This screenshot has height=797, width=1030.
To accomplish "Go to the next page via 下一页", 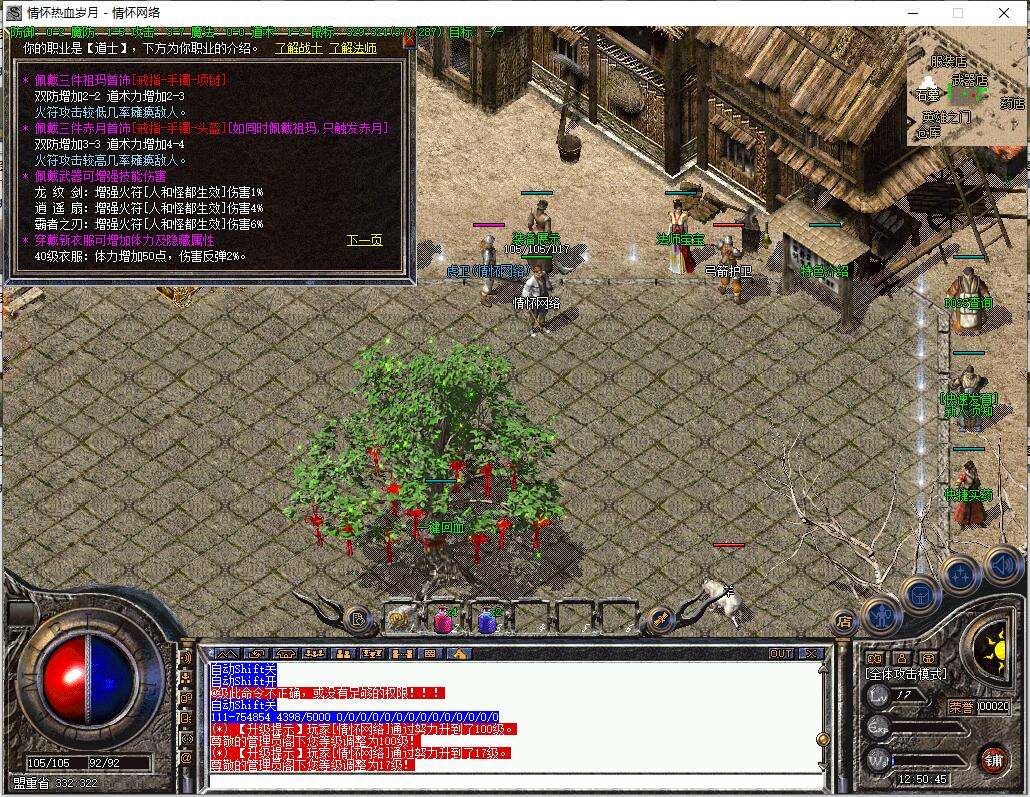I will tap(365, 240).
